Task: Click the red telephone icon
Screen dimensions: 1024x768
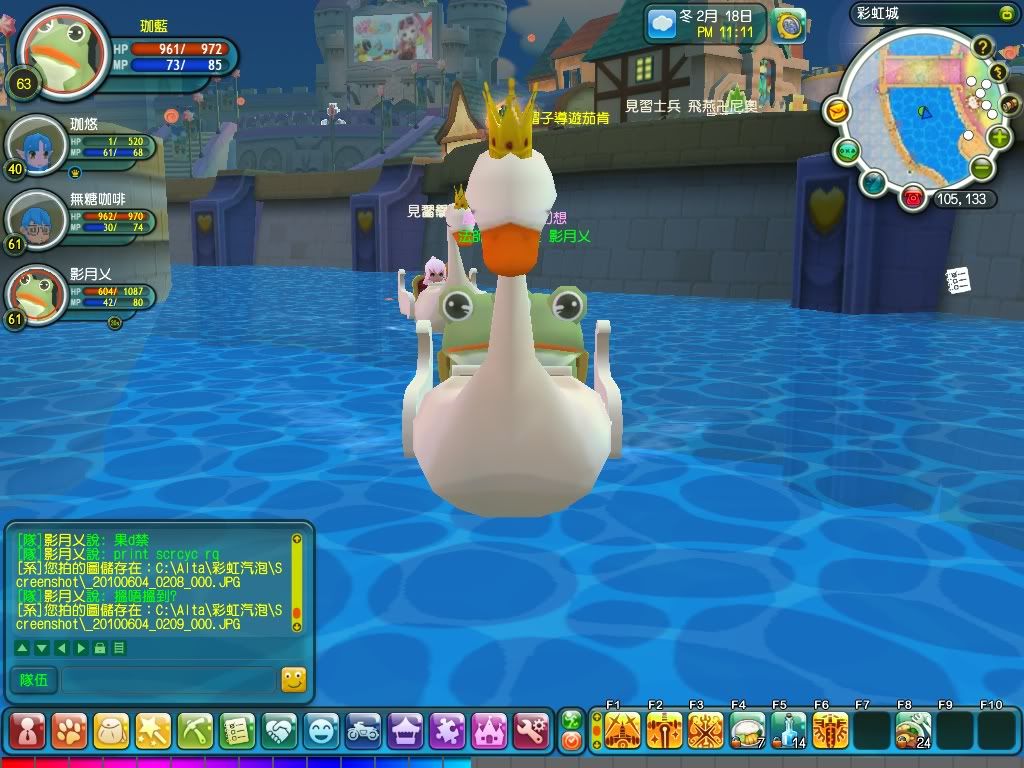Action: (912, 198)
